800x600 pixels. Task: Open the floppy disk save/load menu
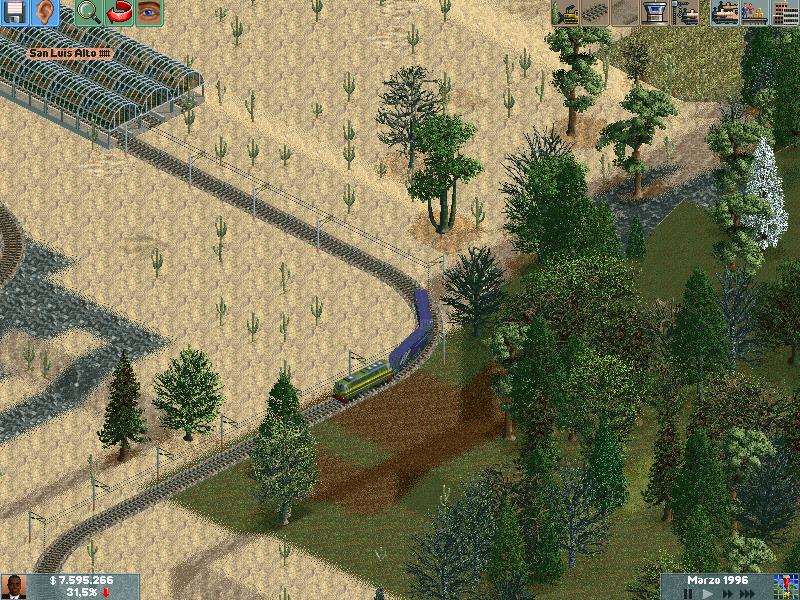point(14,12)
